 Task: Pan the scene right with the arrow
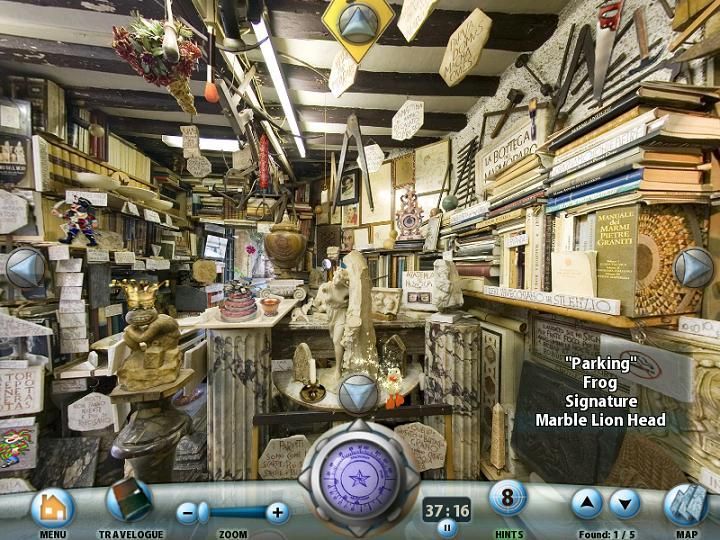[693, 268]
